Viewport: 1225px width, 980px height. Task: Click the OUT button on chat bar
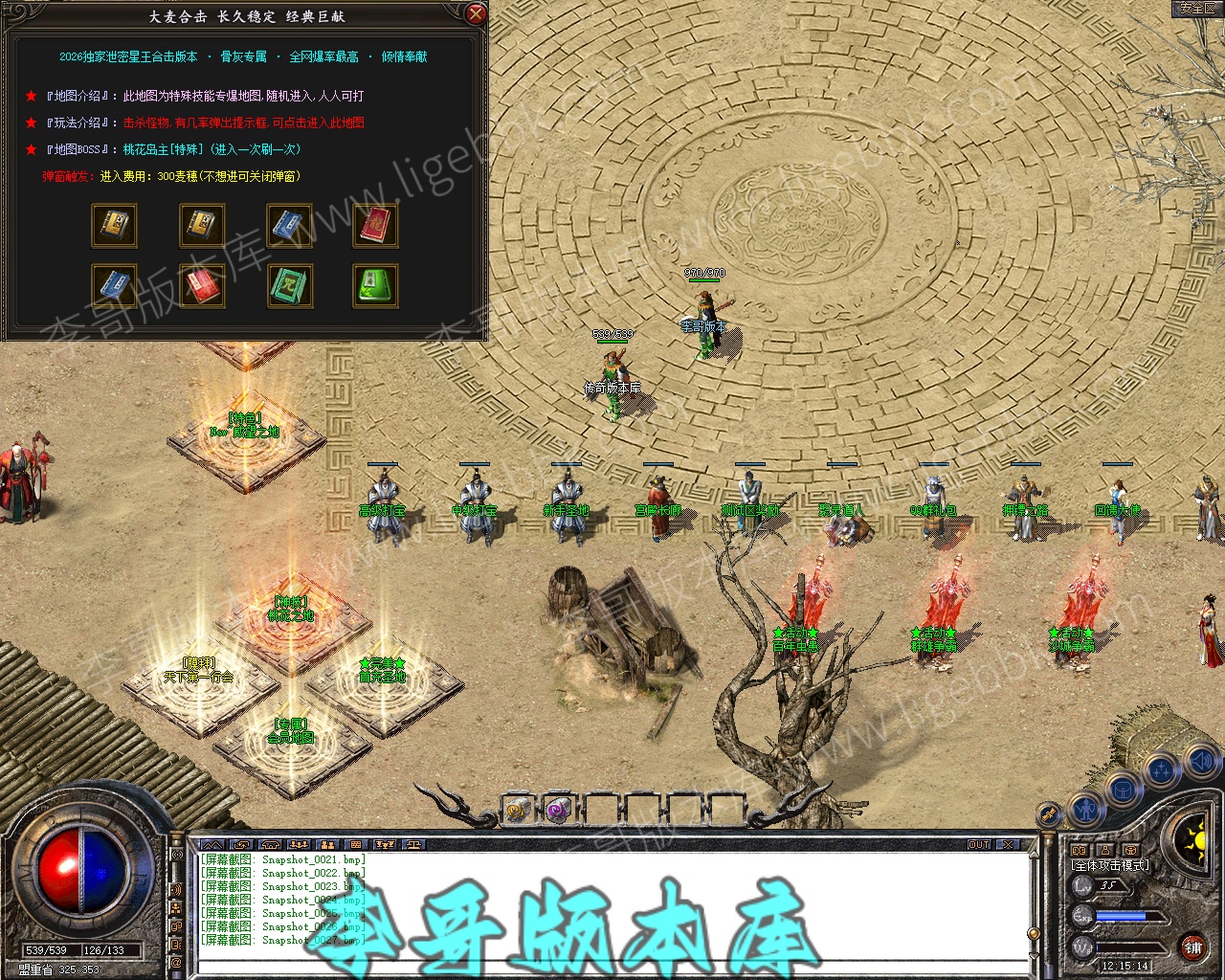(979, 845)
